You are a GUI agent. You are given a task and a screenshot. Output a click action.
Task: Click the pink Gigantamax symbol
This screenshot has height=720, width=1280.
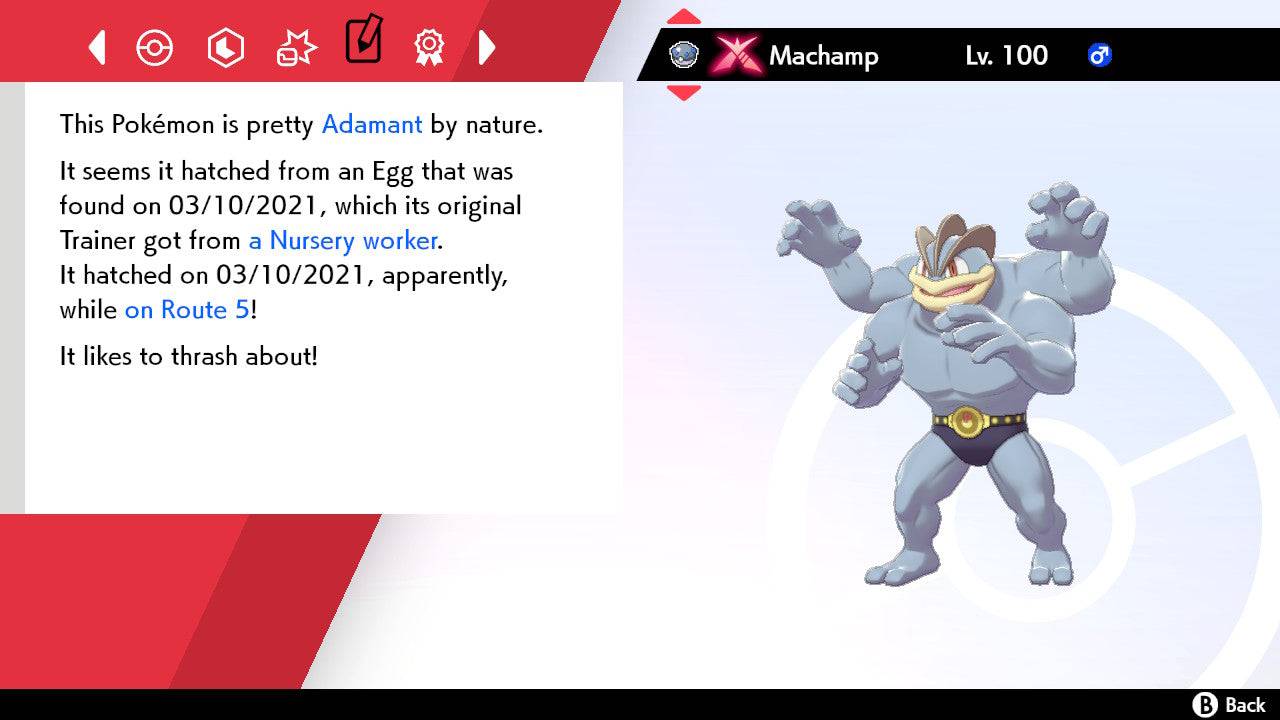pos(737,55)
